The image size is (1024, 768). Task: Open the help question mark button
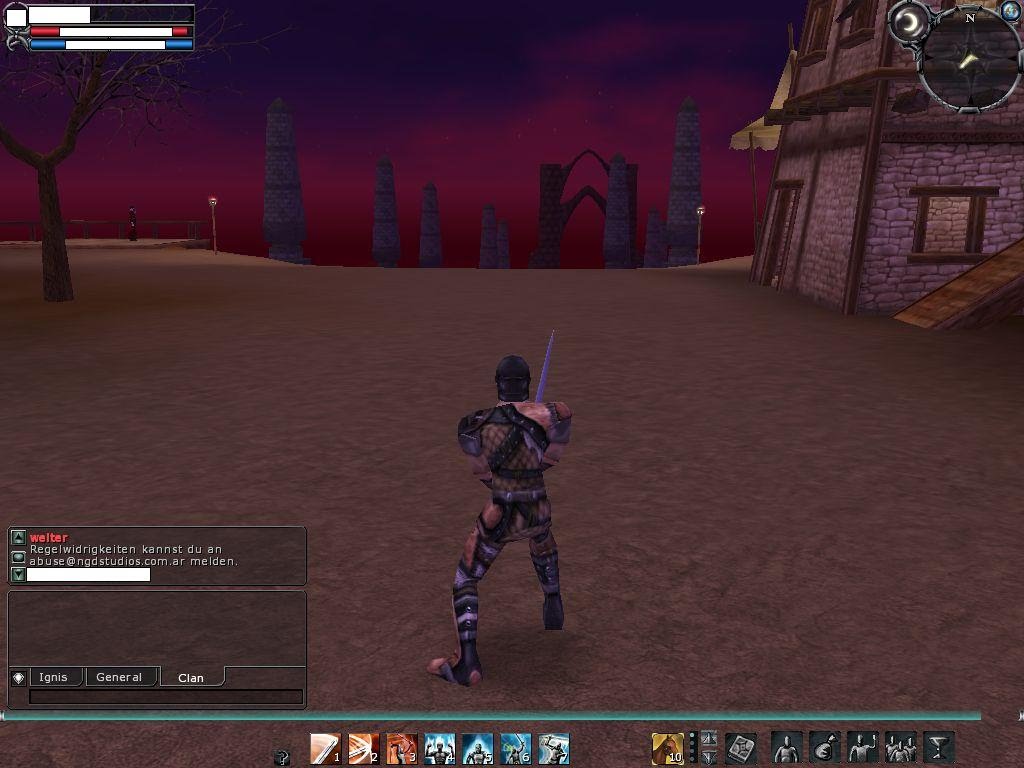pyautogui.click(x=282, y=757)
